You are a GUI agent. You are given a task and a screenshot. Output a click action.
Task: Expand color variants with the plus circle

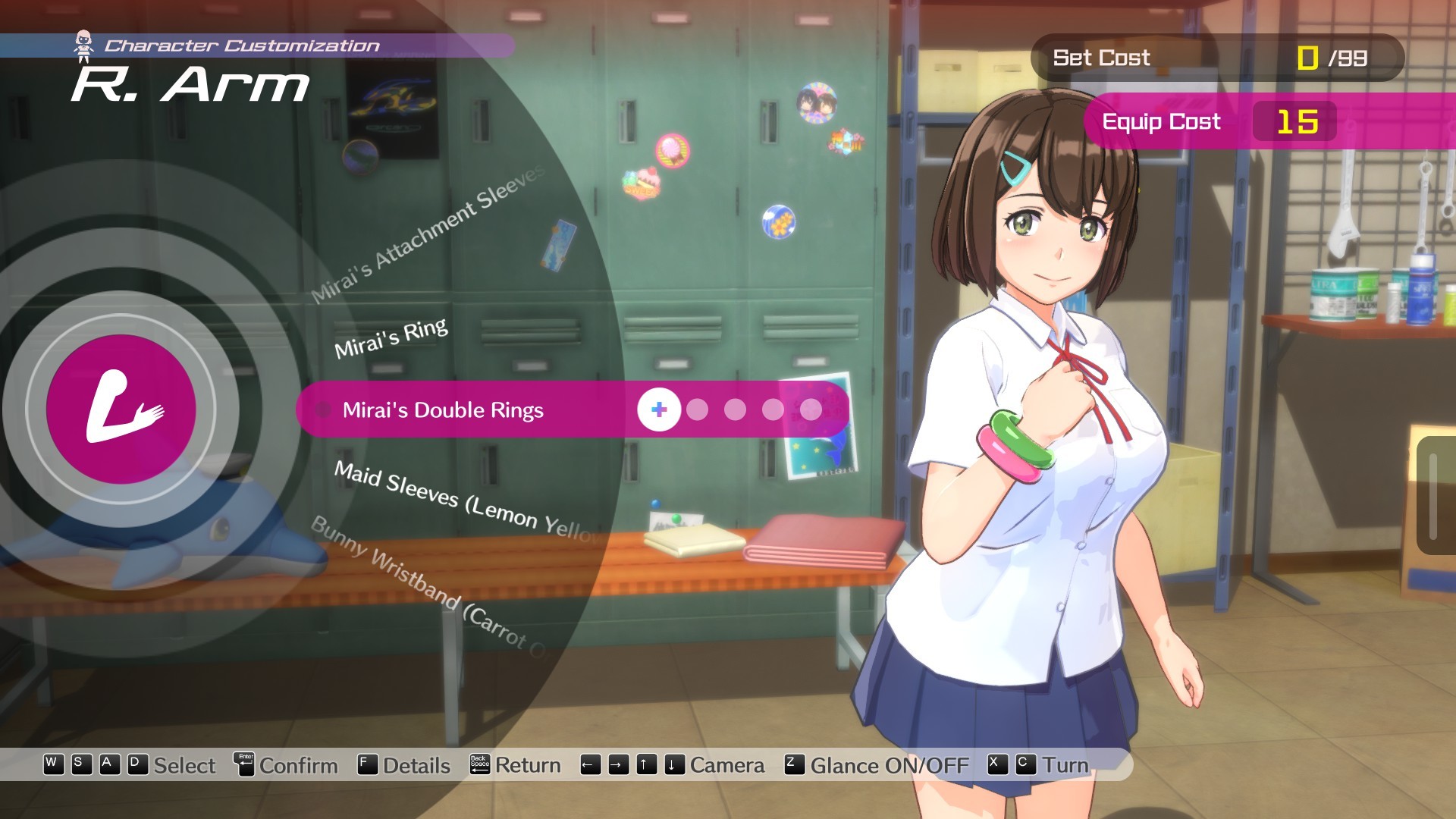point(658,409)
